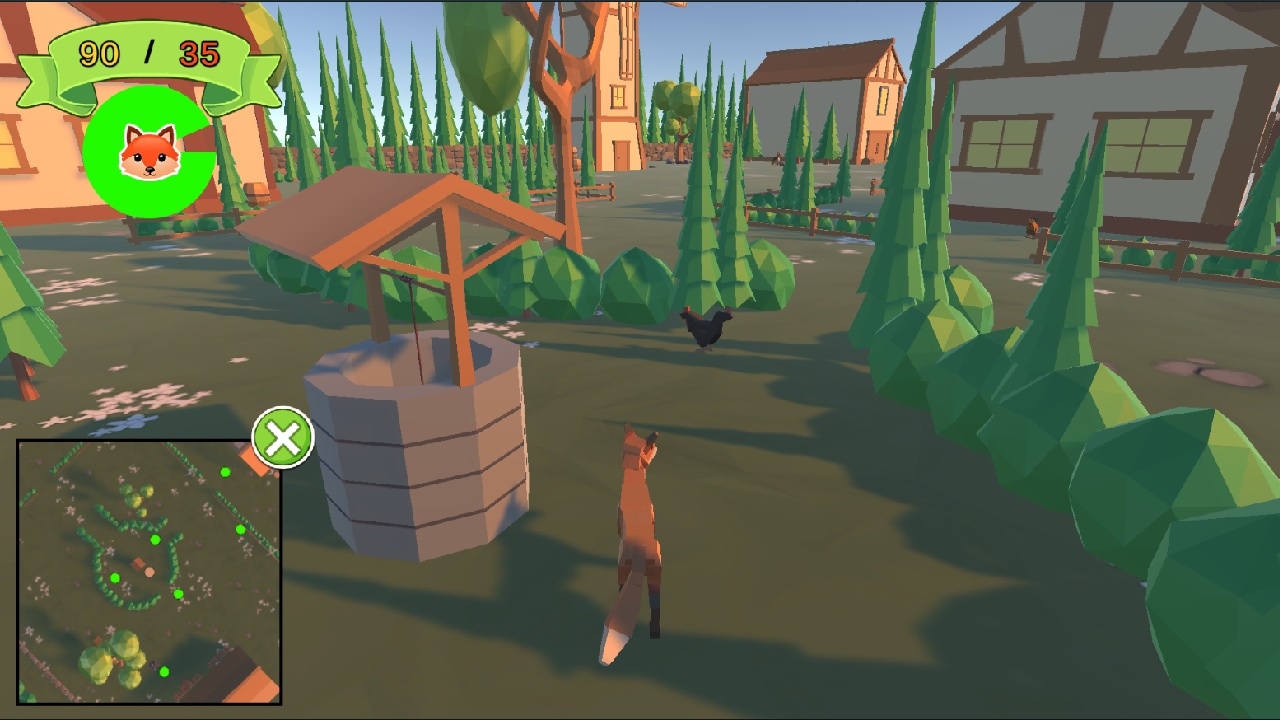Click the bottommost green dot on the minimap

click(x=165, y=671)
